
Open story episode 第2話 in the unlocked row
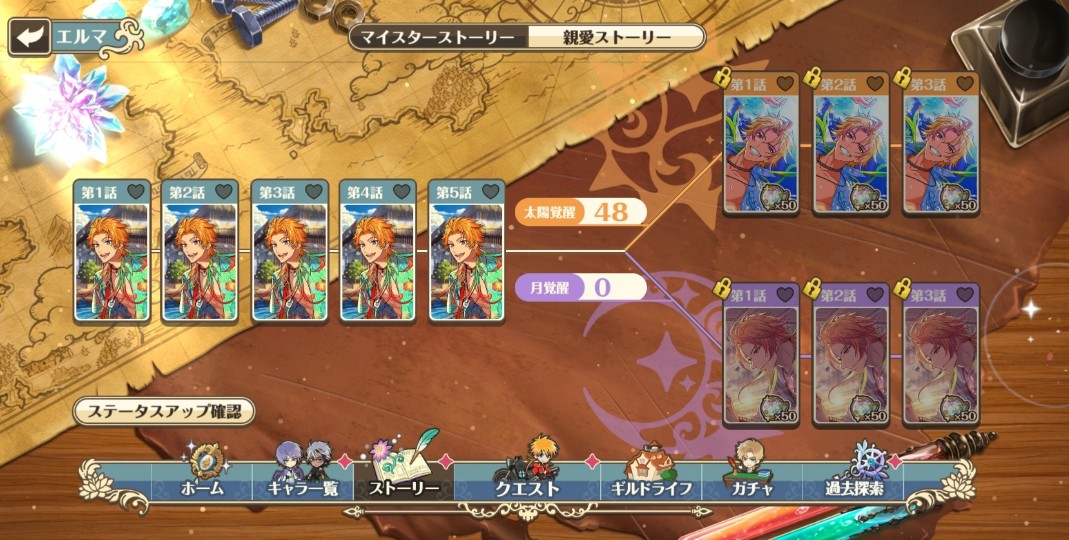(x=200, y=252)
